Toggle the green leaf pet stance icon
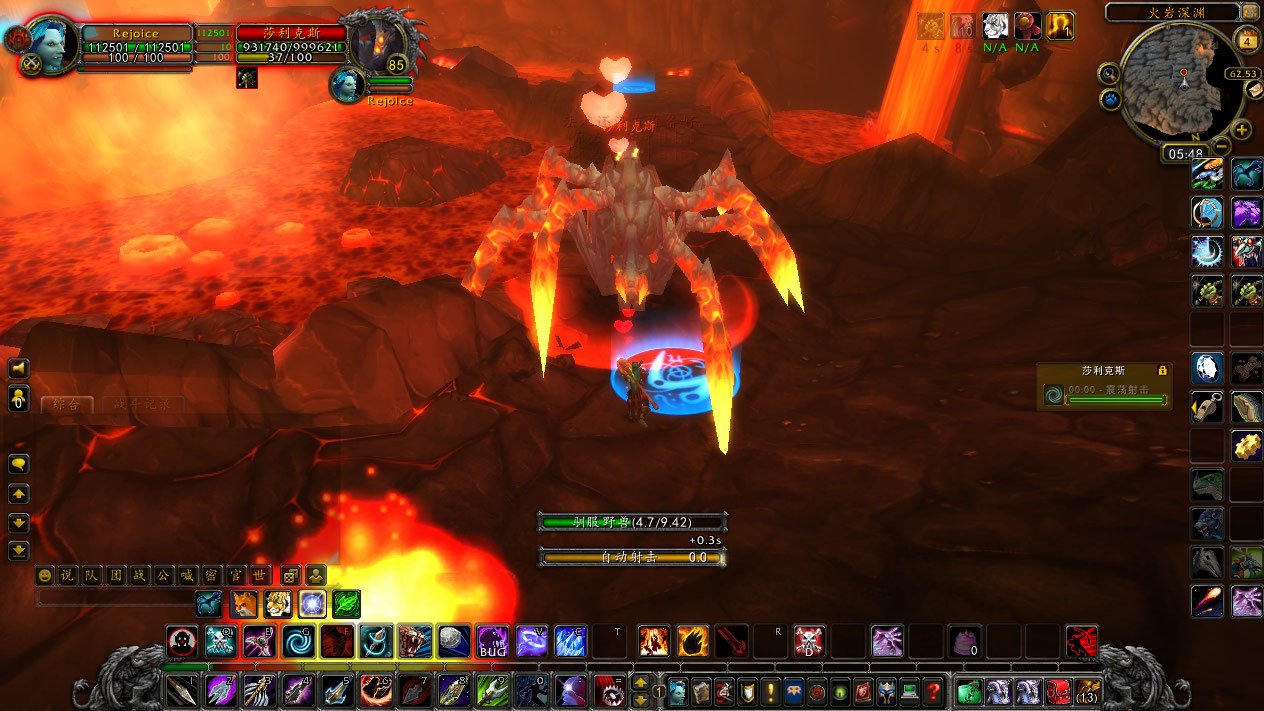1264x711 pixels. point(346,604)
